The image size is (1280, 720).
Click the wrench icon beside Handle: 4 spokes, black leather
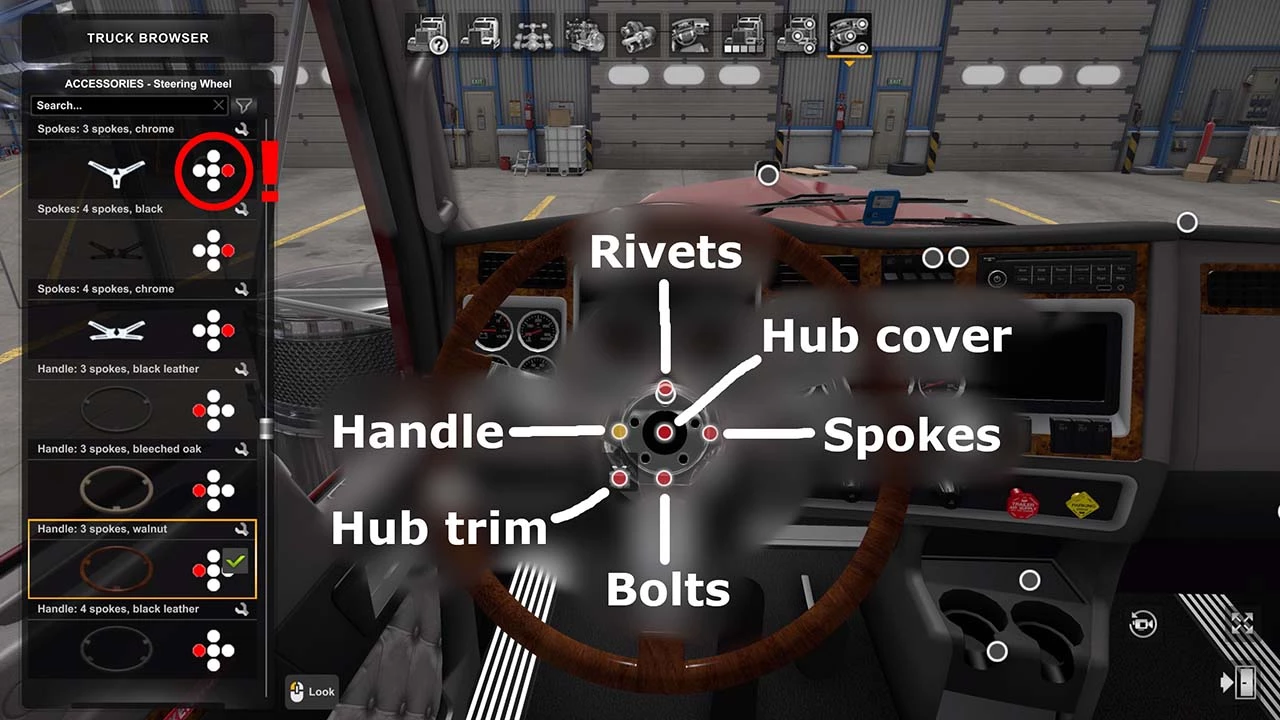pos(243,609)
